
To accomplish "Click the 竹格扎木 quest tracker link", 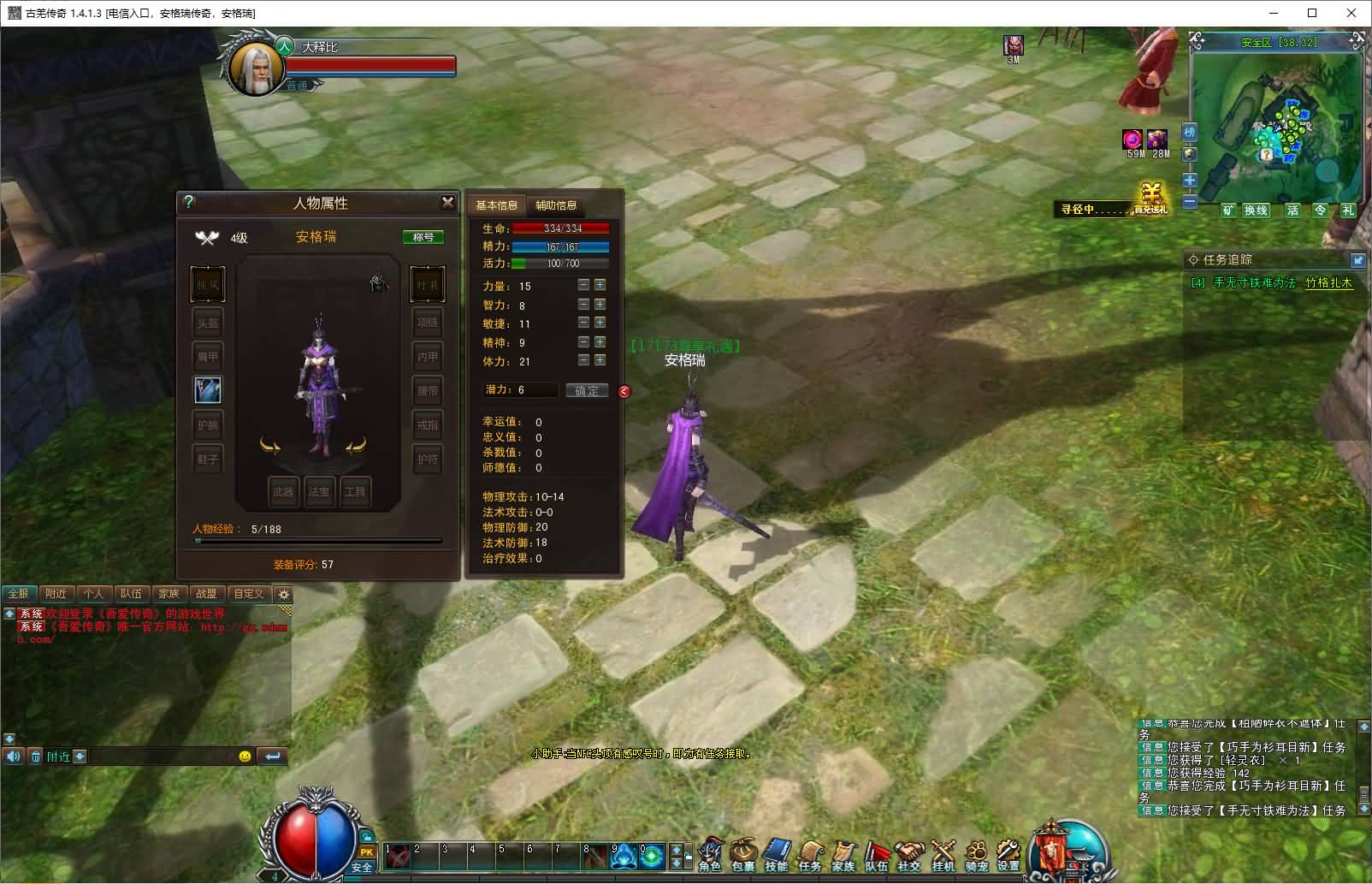I will click(x=1328, y=282).
